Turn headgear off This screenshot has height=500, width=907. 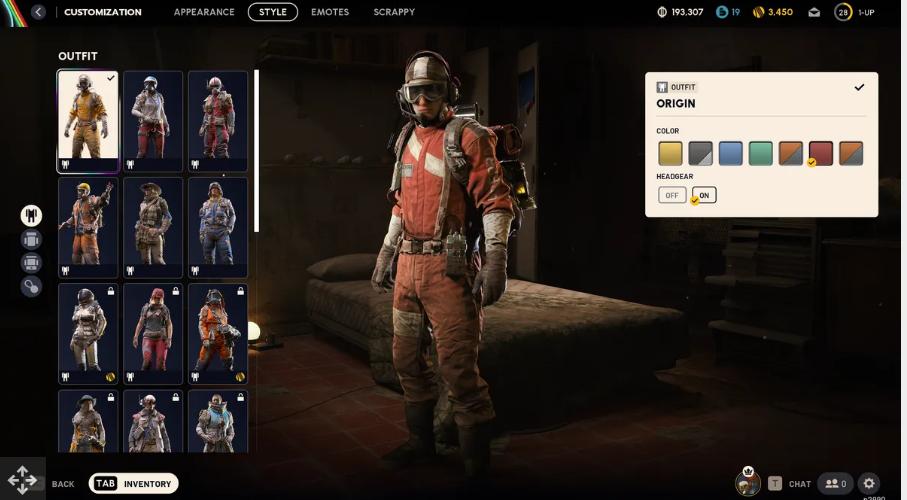click(672, 195)
